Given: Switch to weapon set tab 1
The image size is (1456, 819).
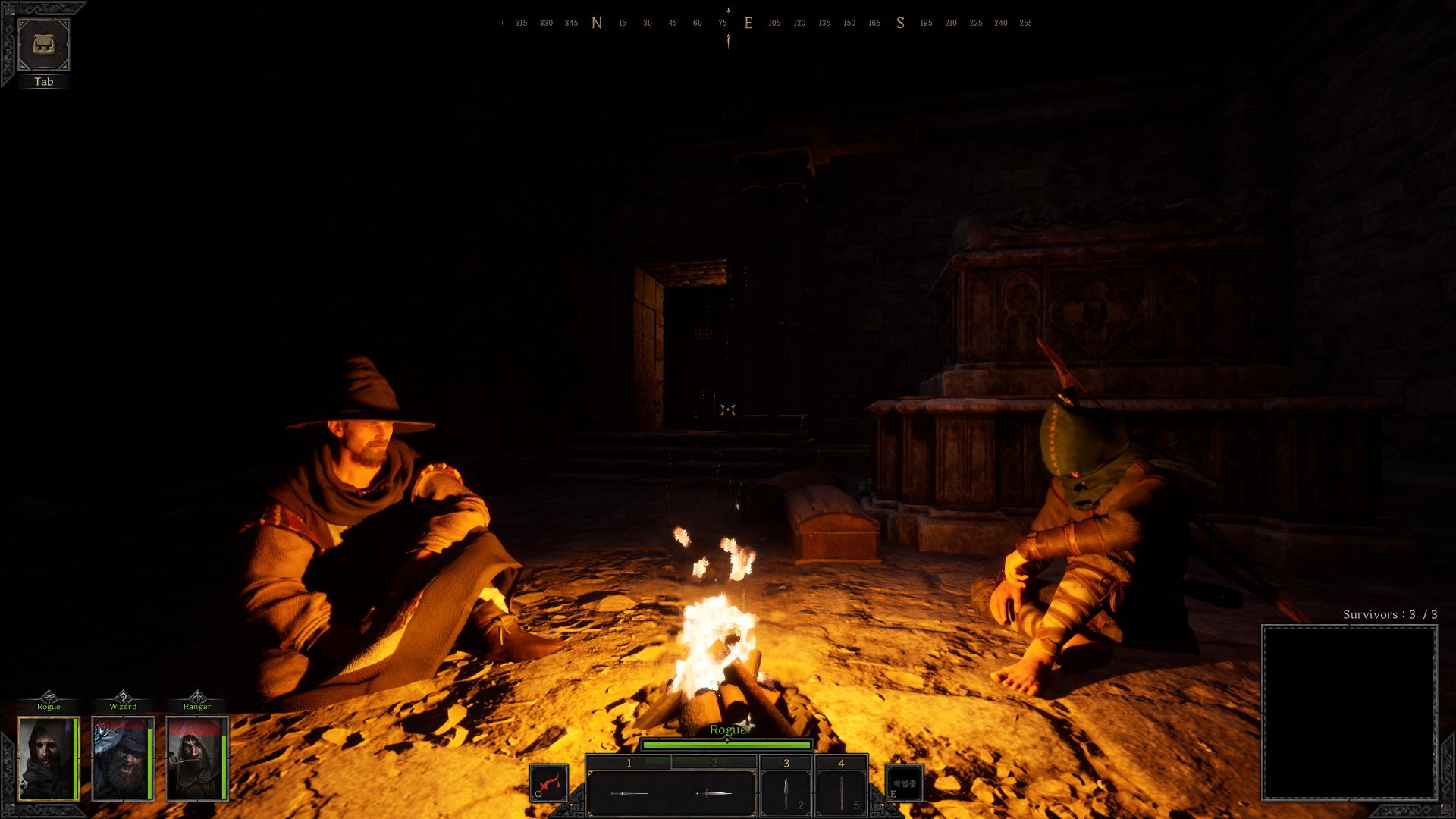Looking at the screenshot, I should pyautogui.click(x=629, y=762).
